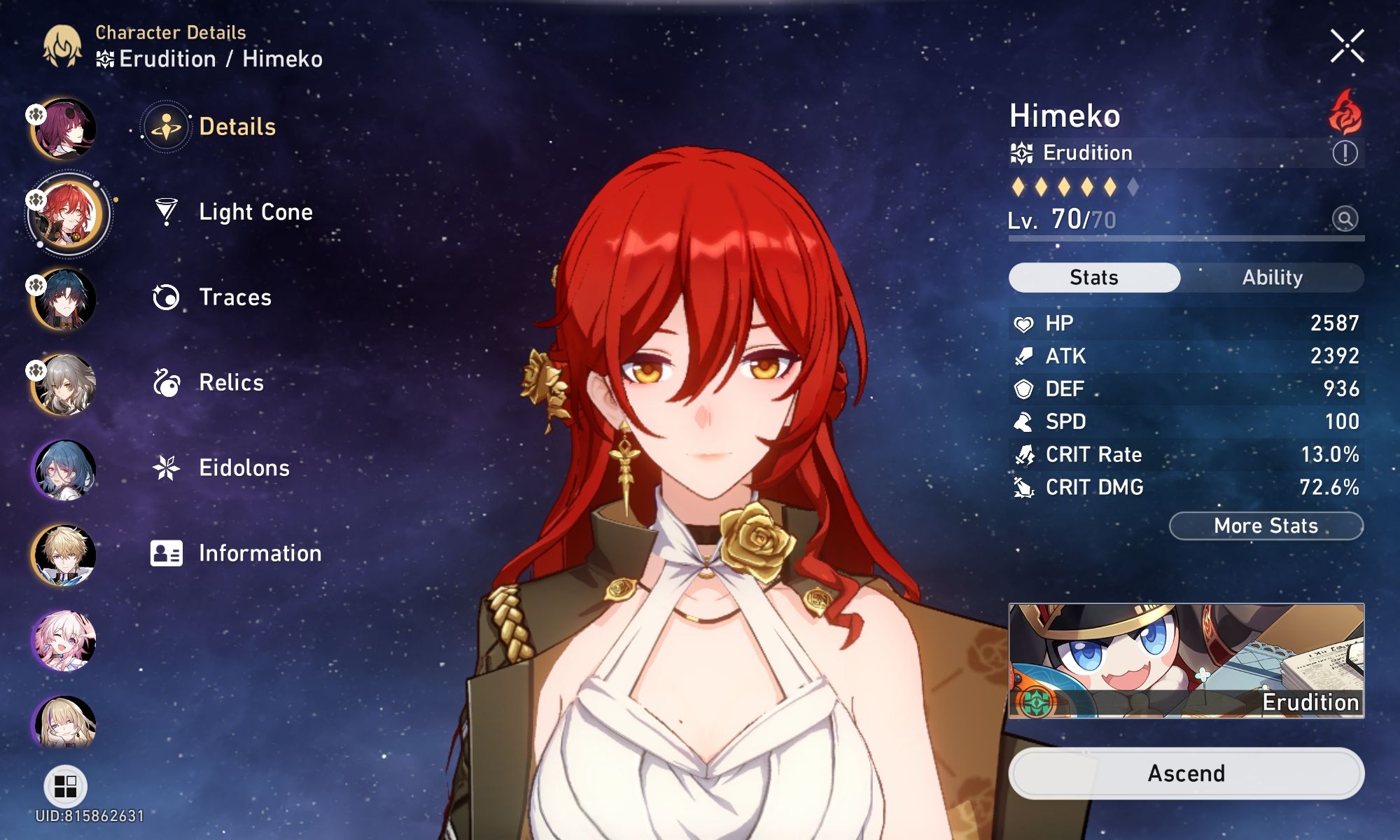The height and width of the screenshot is (840, 1400).
Task: Switch to the Ability tab
Action: (1271, 277)
